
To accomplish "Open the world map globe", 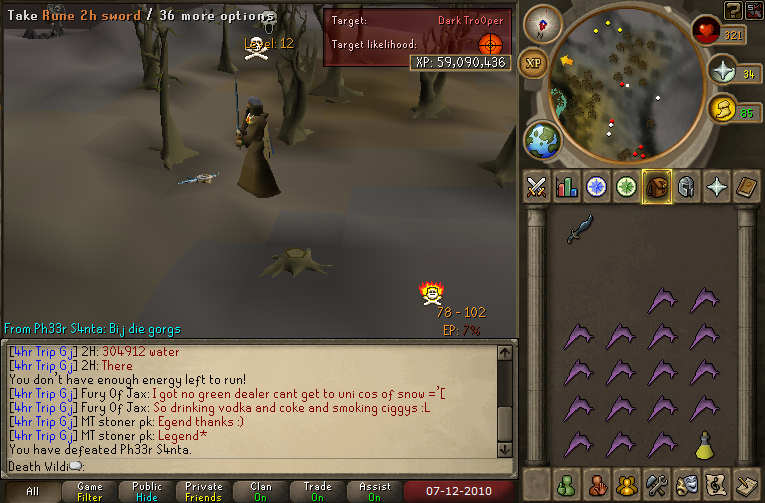I will (x=543, y=139).
